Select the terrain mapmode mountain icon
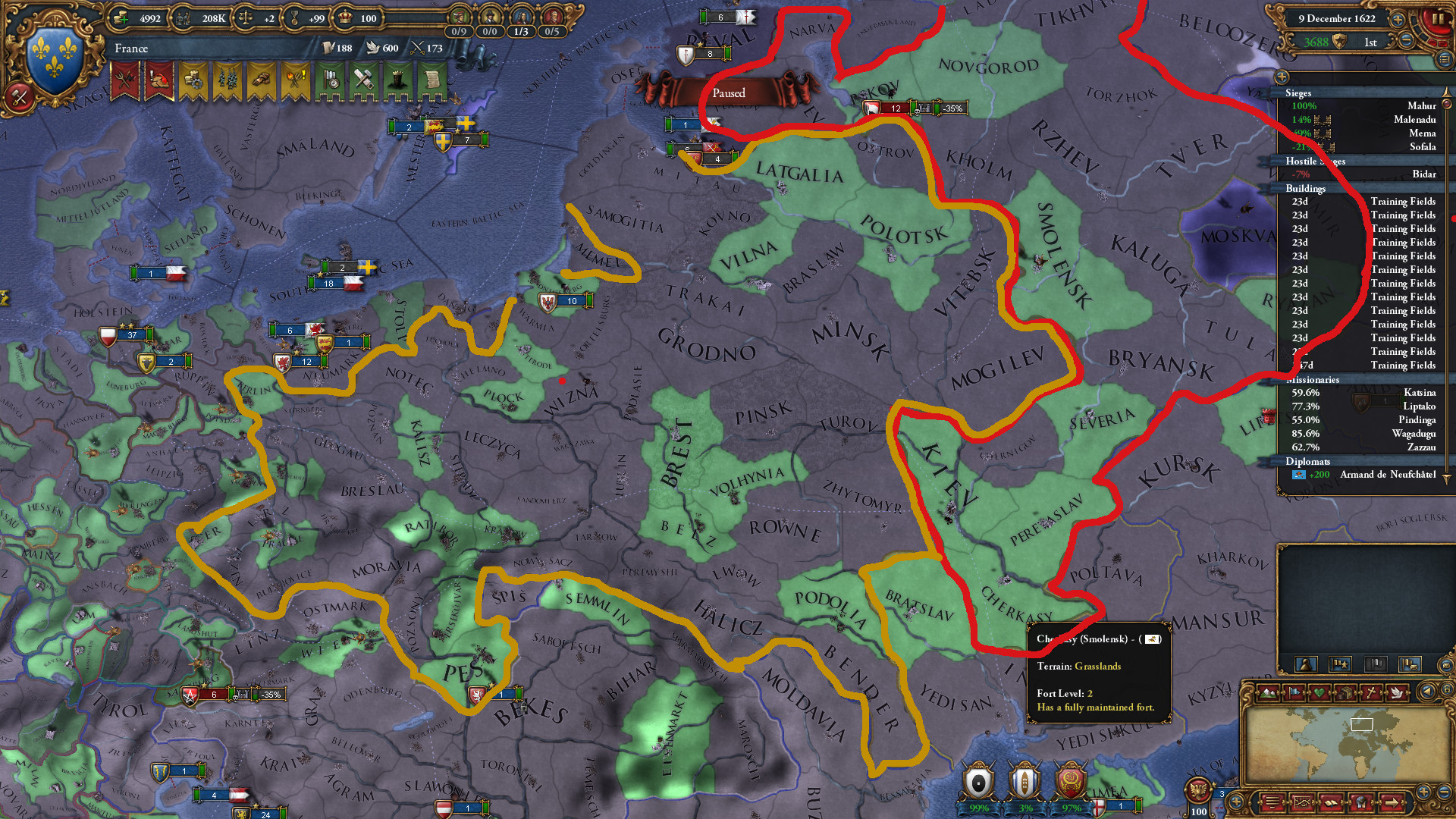The height and width of the screenshot is (819, 1456). tap(1268, 693)
